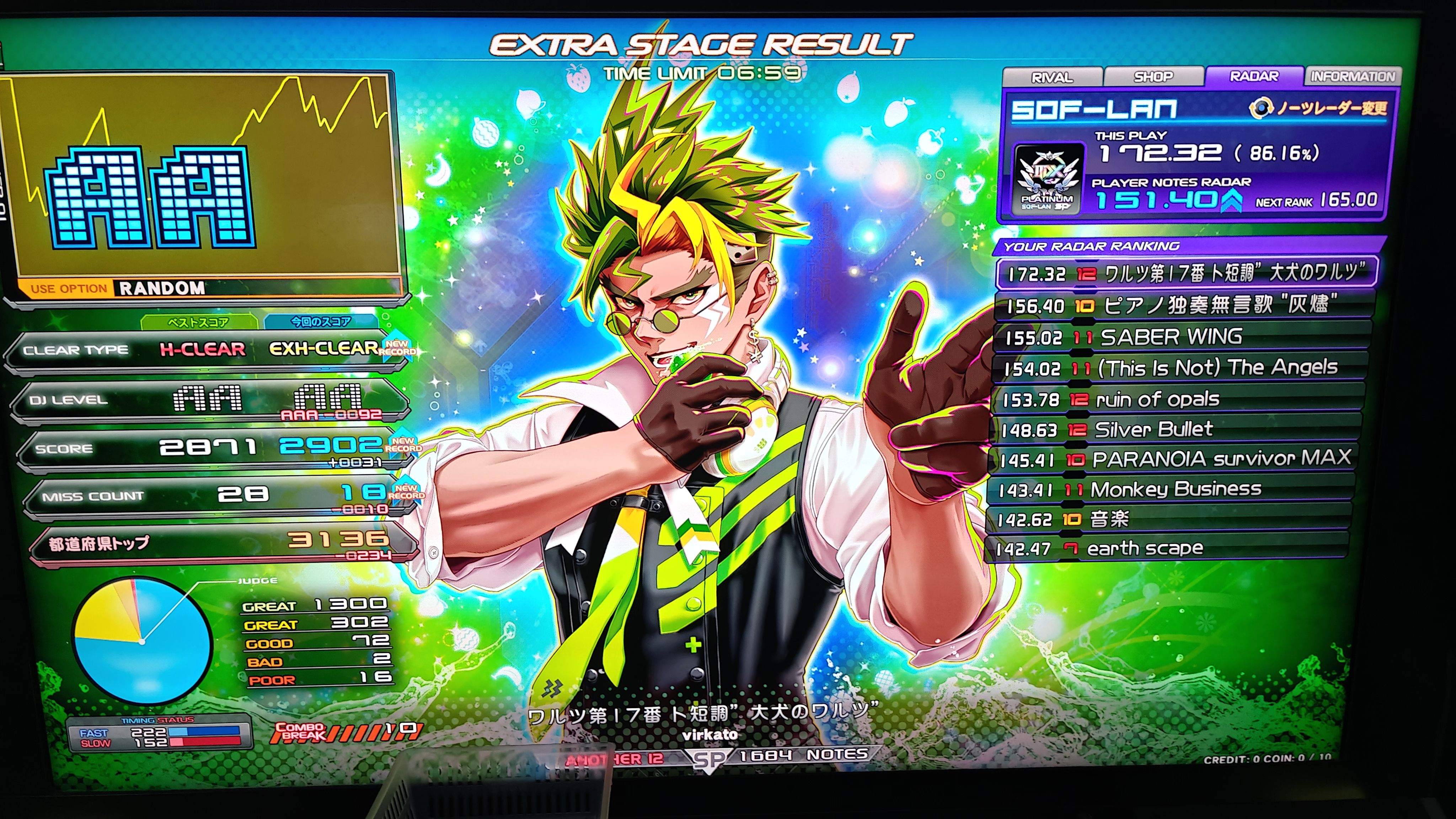Select the RADAR tab
This screenshot has height=819, width=1456.
click(x=1254, y=76)
